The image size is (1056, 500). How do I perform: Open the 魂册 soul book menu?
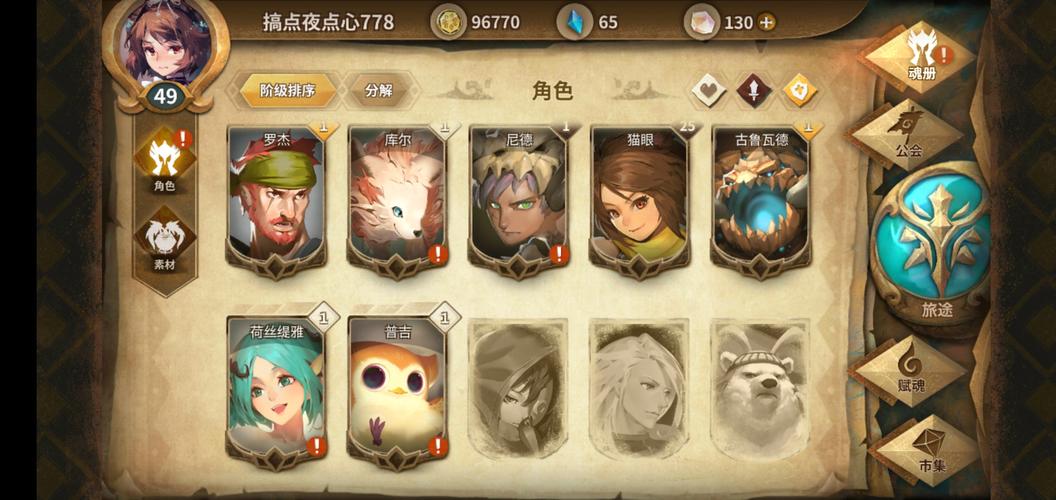click(x=920, y=55)
